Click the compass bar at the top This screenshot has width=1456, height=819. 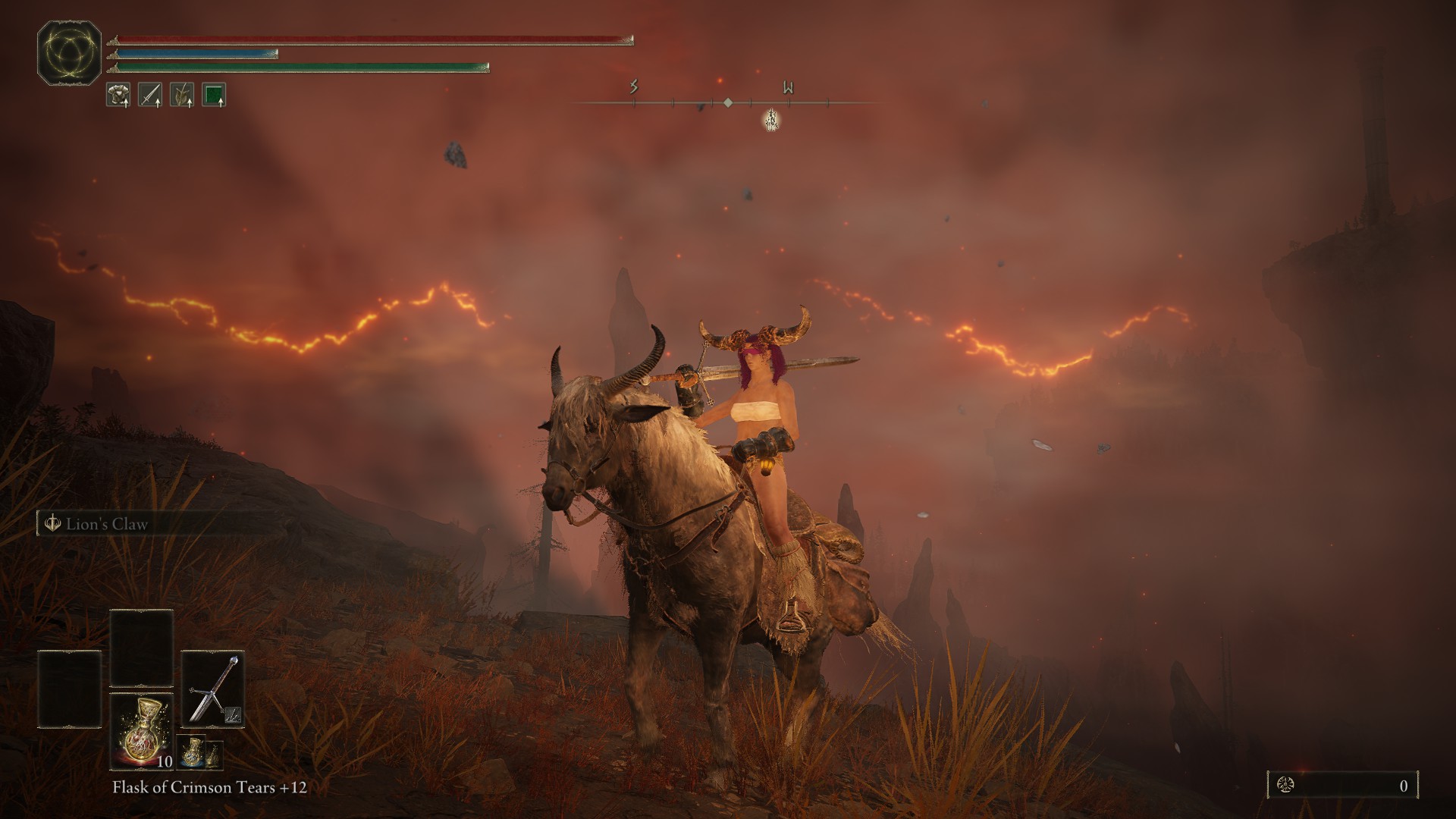pyautogui.click(x=727, y=102)
